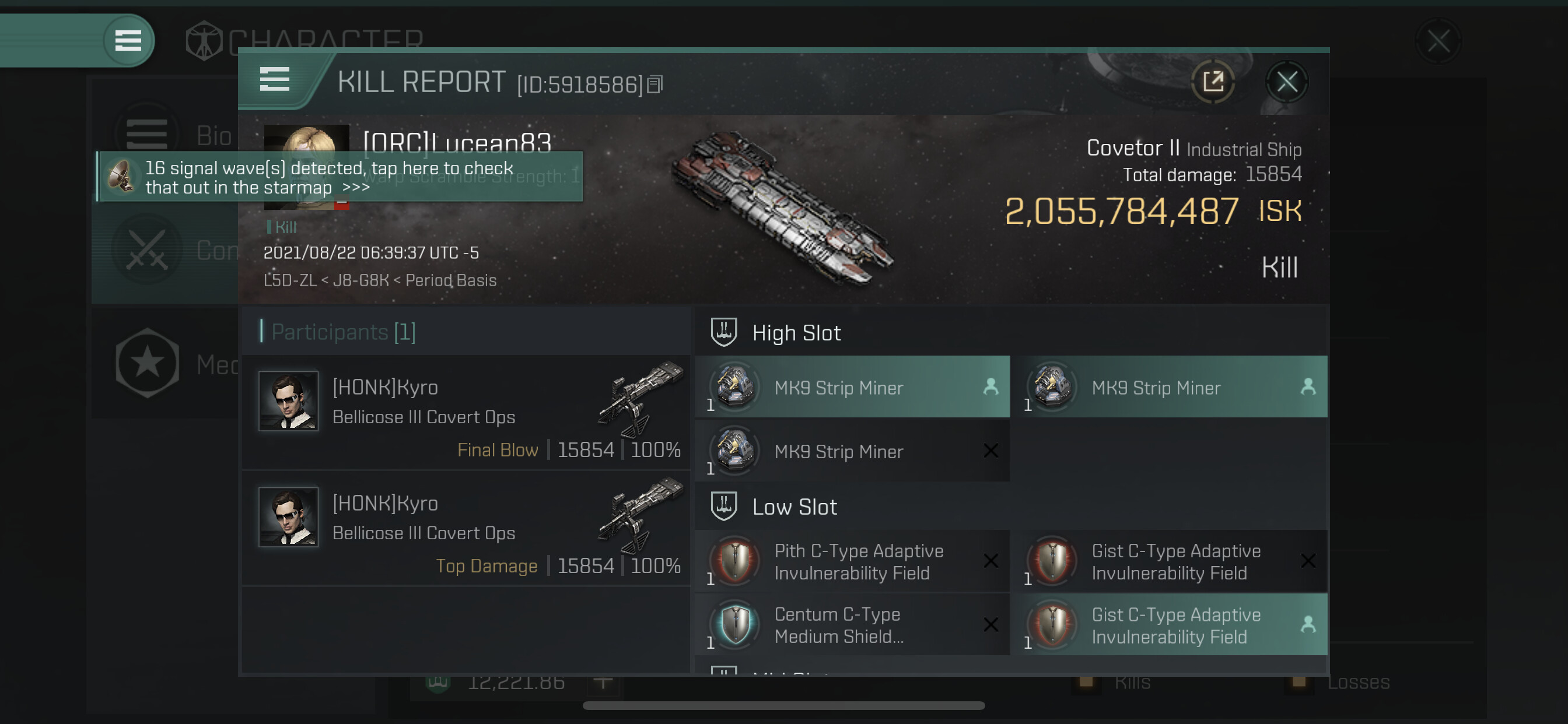Select the destroyed MK9 Strip Miner module
Image resolution: width=1568 pixels, height=724 pixels.
[x=852, y=451]
